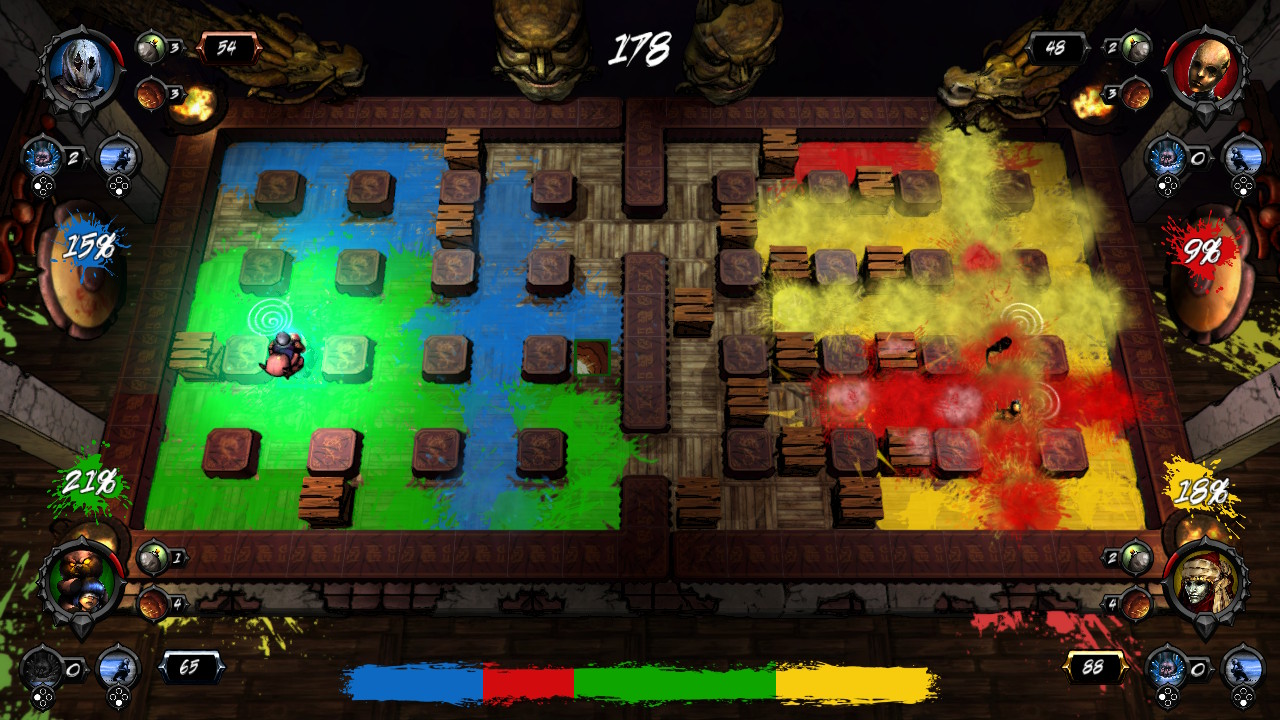This screenshot has width=1280, height=720.
Task: Expand the yellow player's score box showing 88
Action: [1094, 667]
